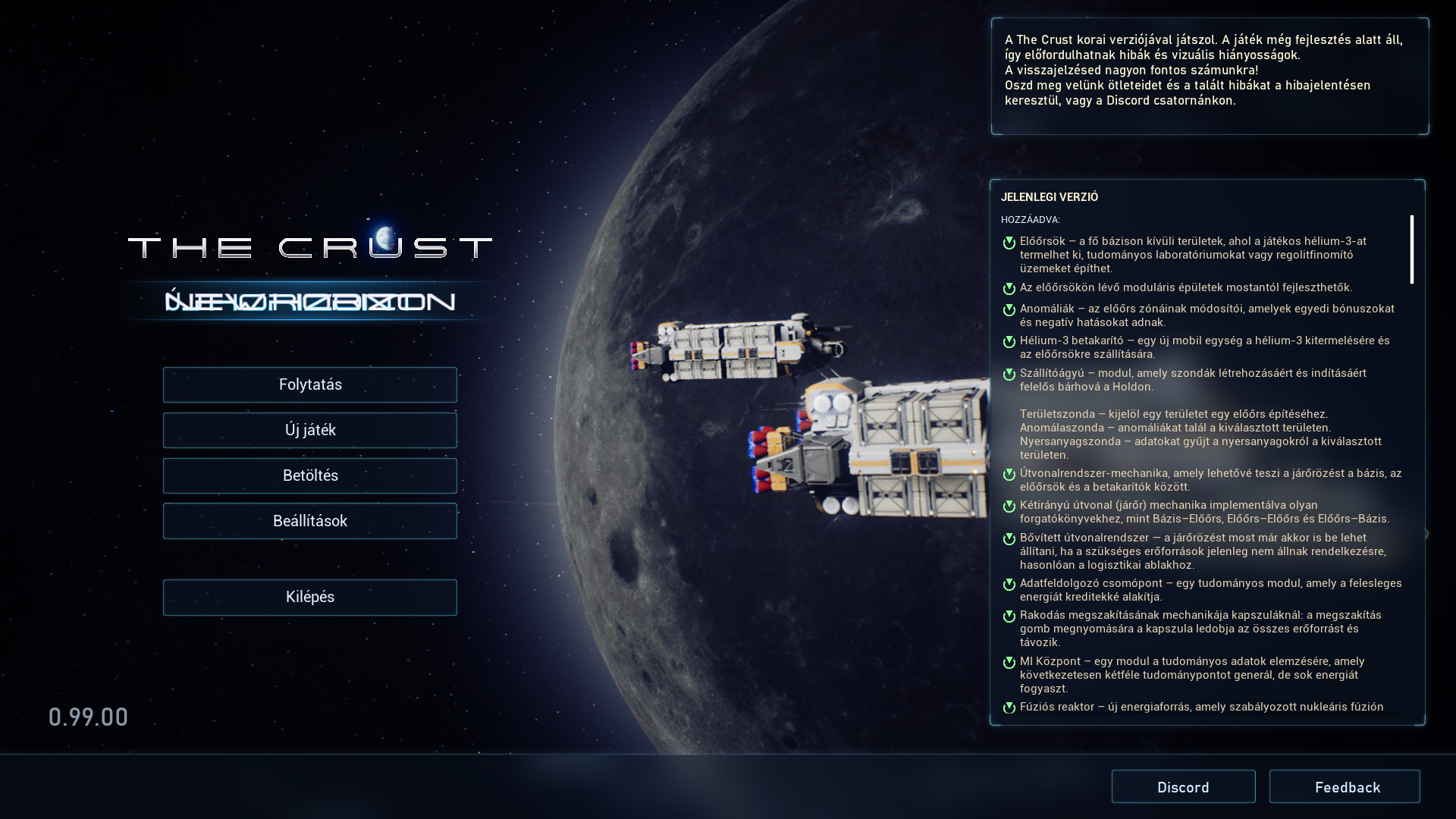Open the Betöltés load menu

(309, 475)
